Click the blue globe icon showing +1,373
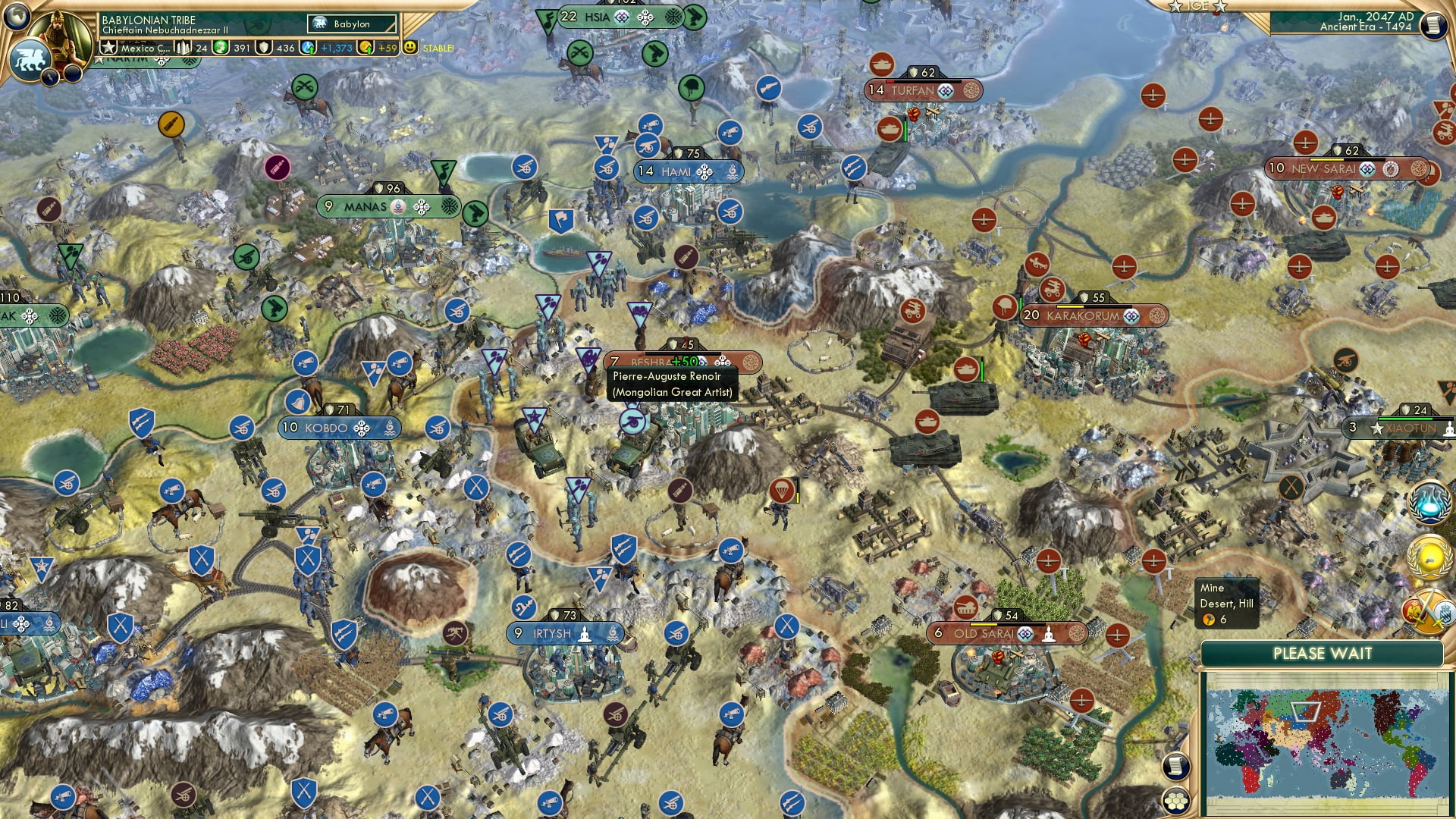Screen dimensions: 1456x819 pos(308,48)
